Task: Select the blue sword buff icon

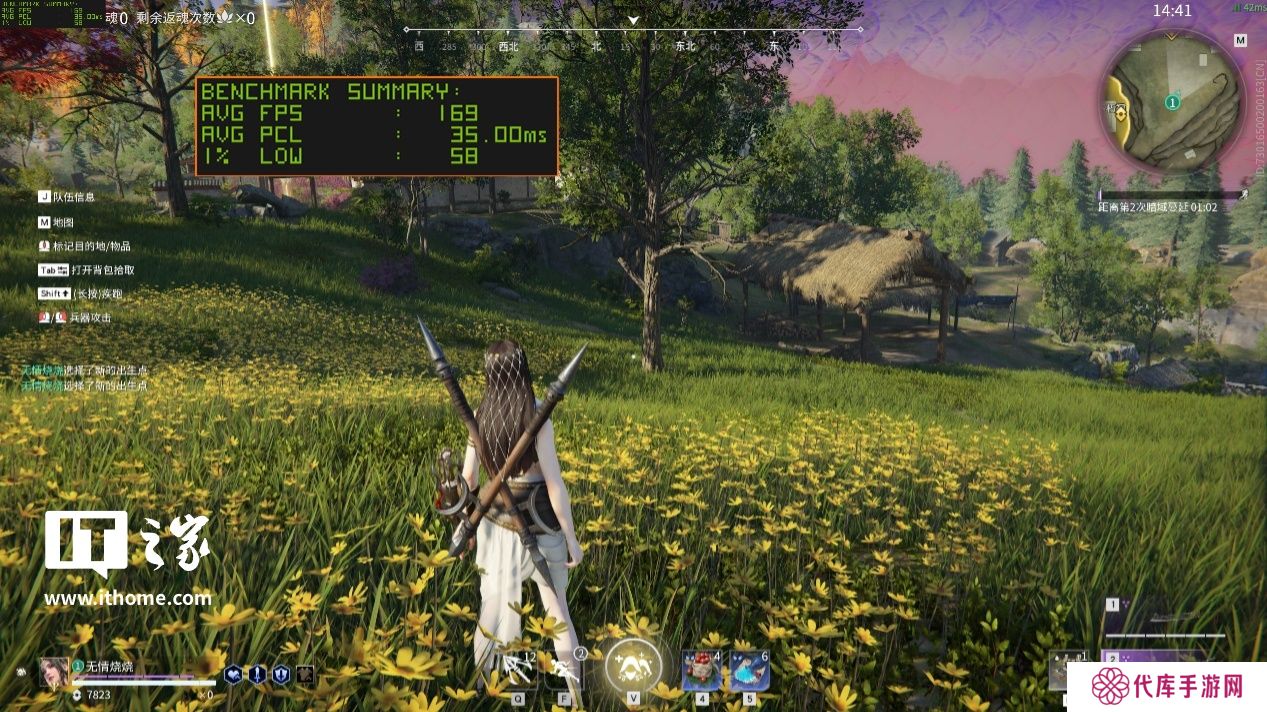Action: tap(257, 674)
